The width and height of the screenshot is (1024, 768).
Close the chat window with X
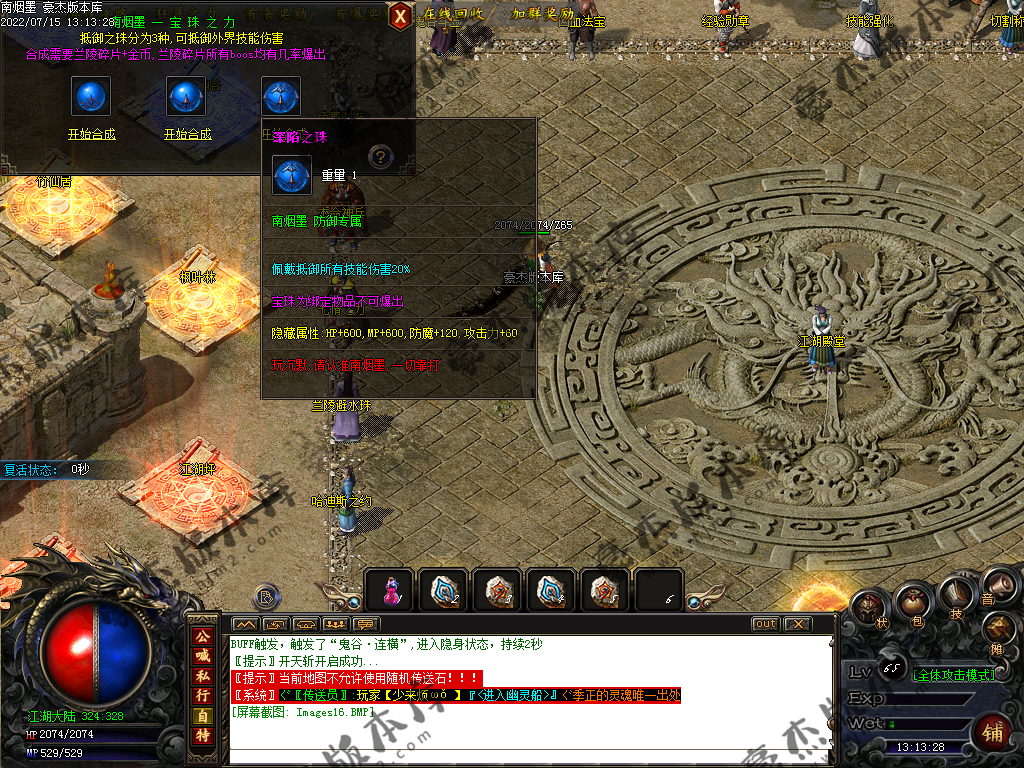pos(797,624)
